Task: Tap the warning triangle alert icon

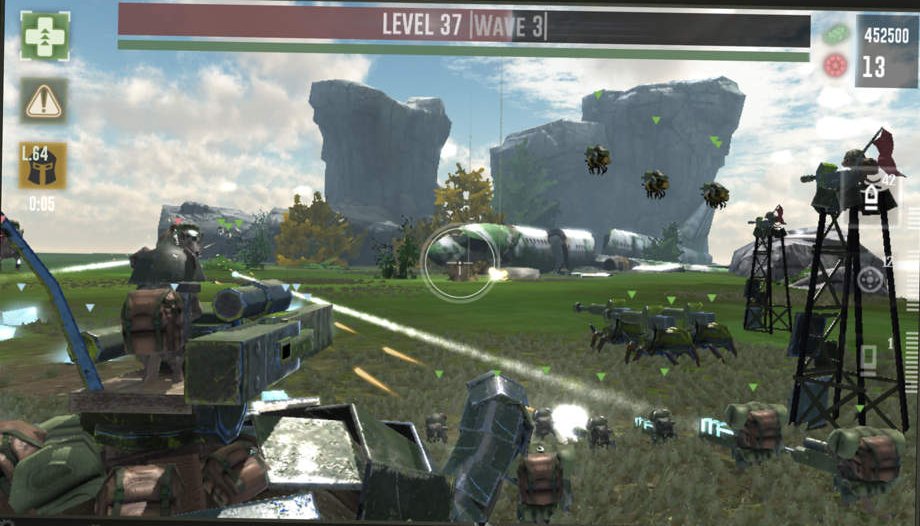Action: coord(44,101)
